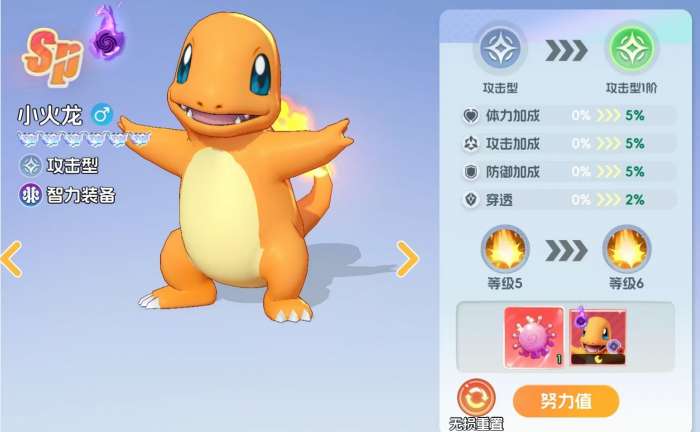Inspect the 攻击型 type label

coord(59,165)
